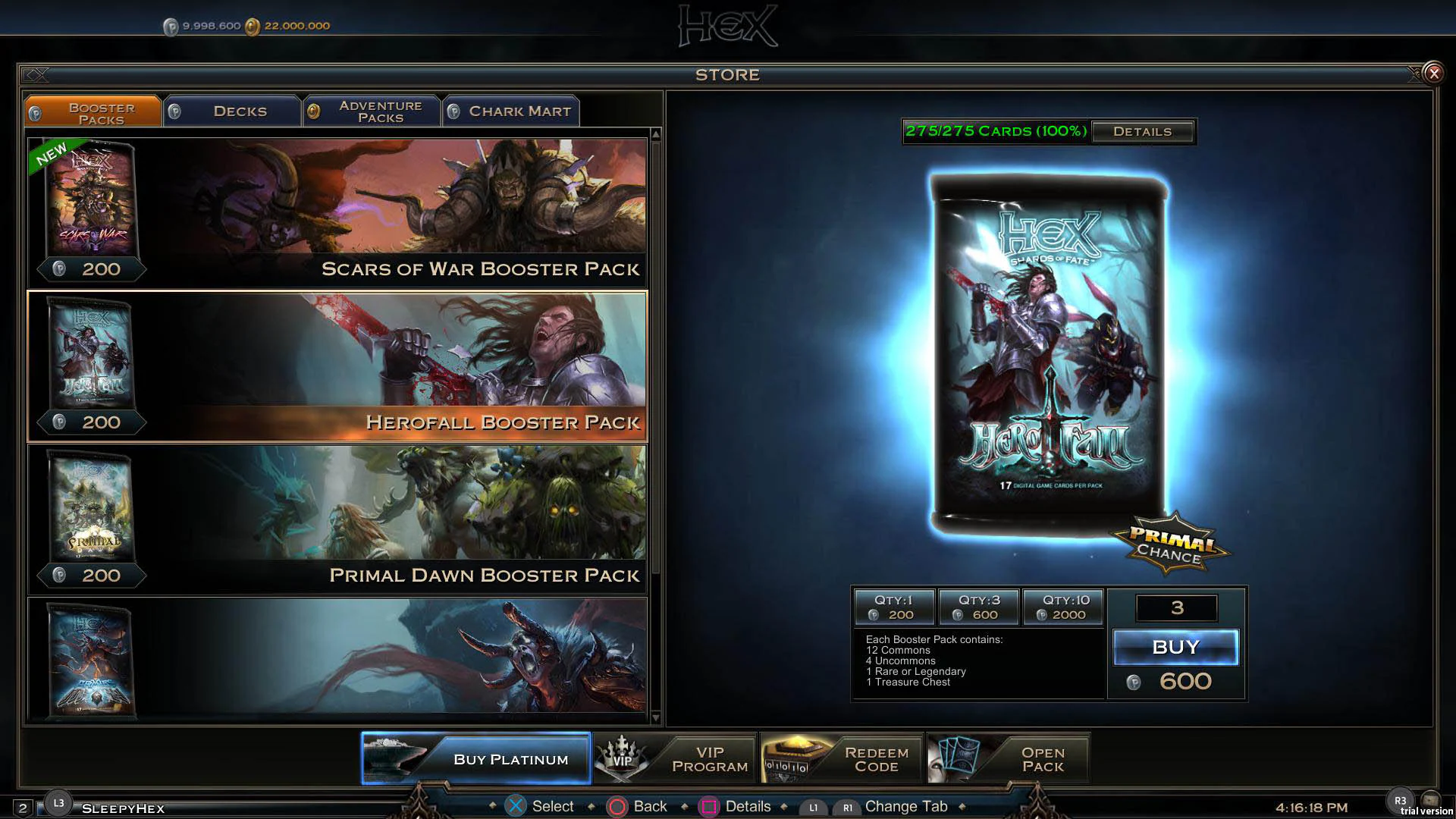
Task: Click the R1 change tab icon
Action: 849,807
